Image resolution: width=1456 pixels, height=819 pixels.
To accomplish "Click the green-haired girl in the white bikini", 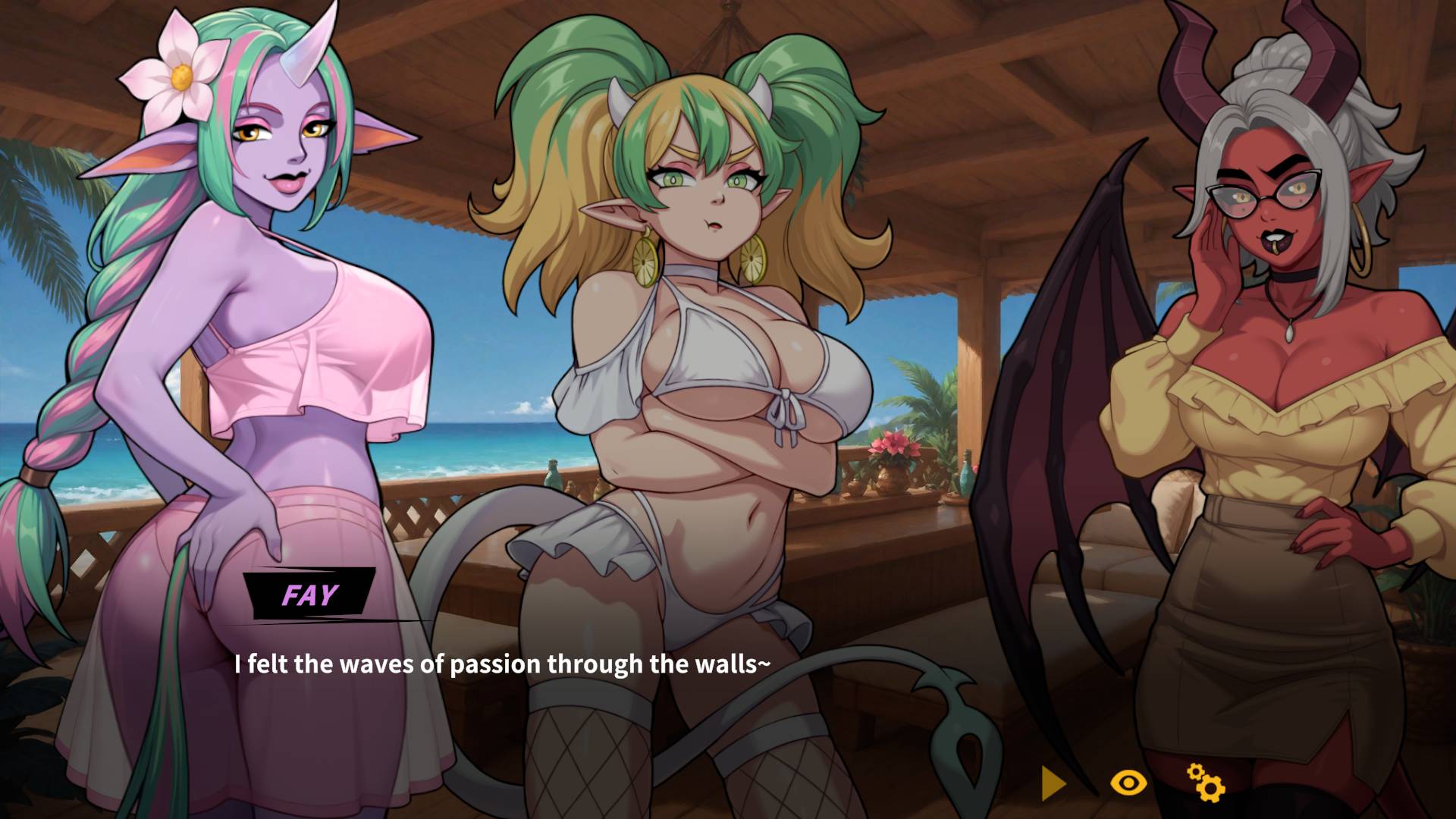I will 705,341.
